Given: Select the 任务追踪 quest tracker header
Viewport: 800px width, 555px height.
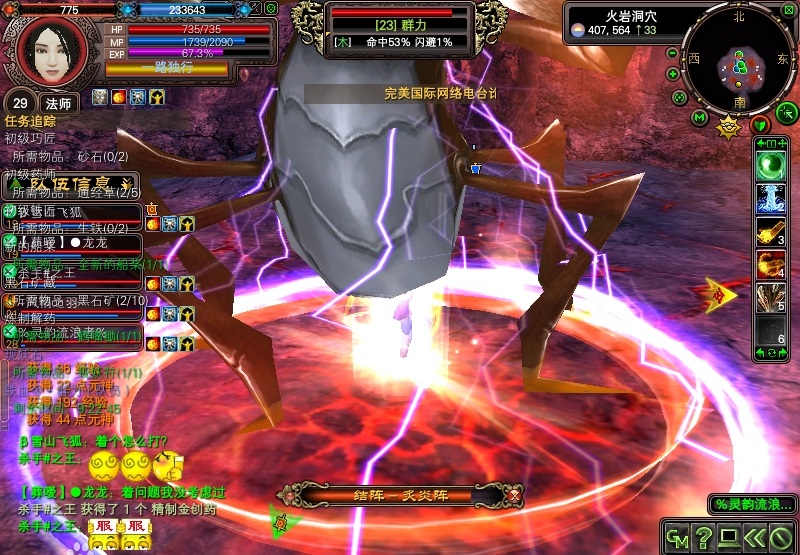Looking at the screenshot, I should (x=31, y=120).
